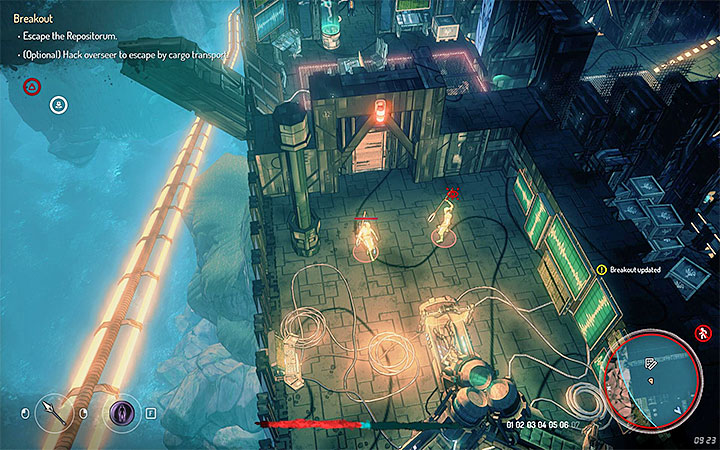This screenshot has height=450, width=720.
Task: Select the Escape the Repositorum objective
Action: [x=71, y=37]
